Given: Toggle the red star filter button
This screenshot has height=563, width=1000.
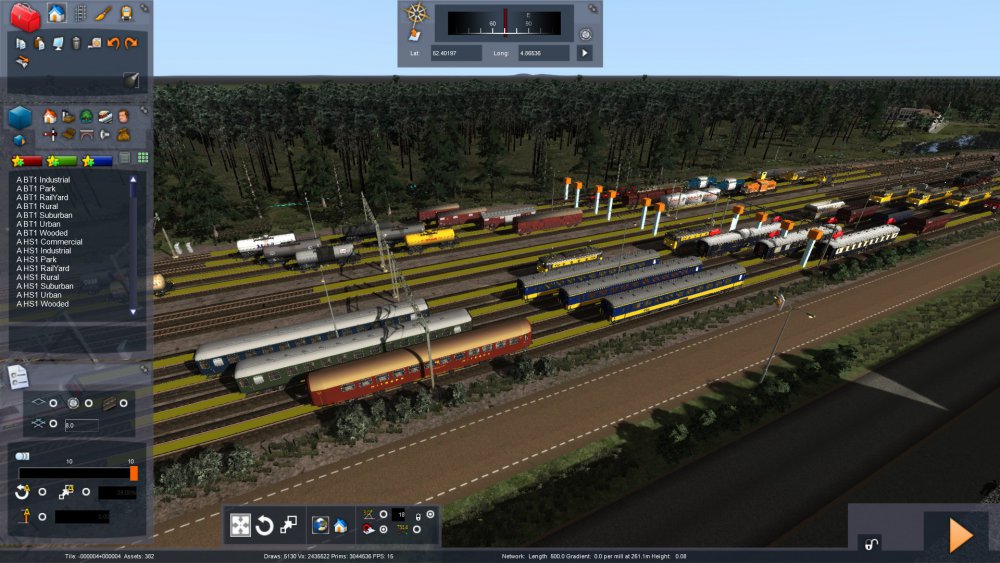Looking at the screenshot, I should pos(27,160).
